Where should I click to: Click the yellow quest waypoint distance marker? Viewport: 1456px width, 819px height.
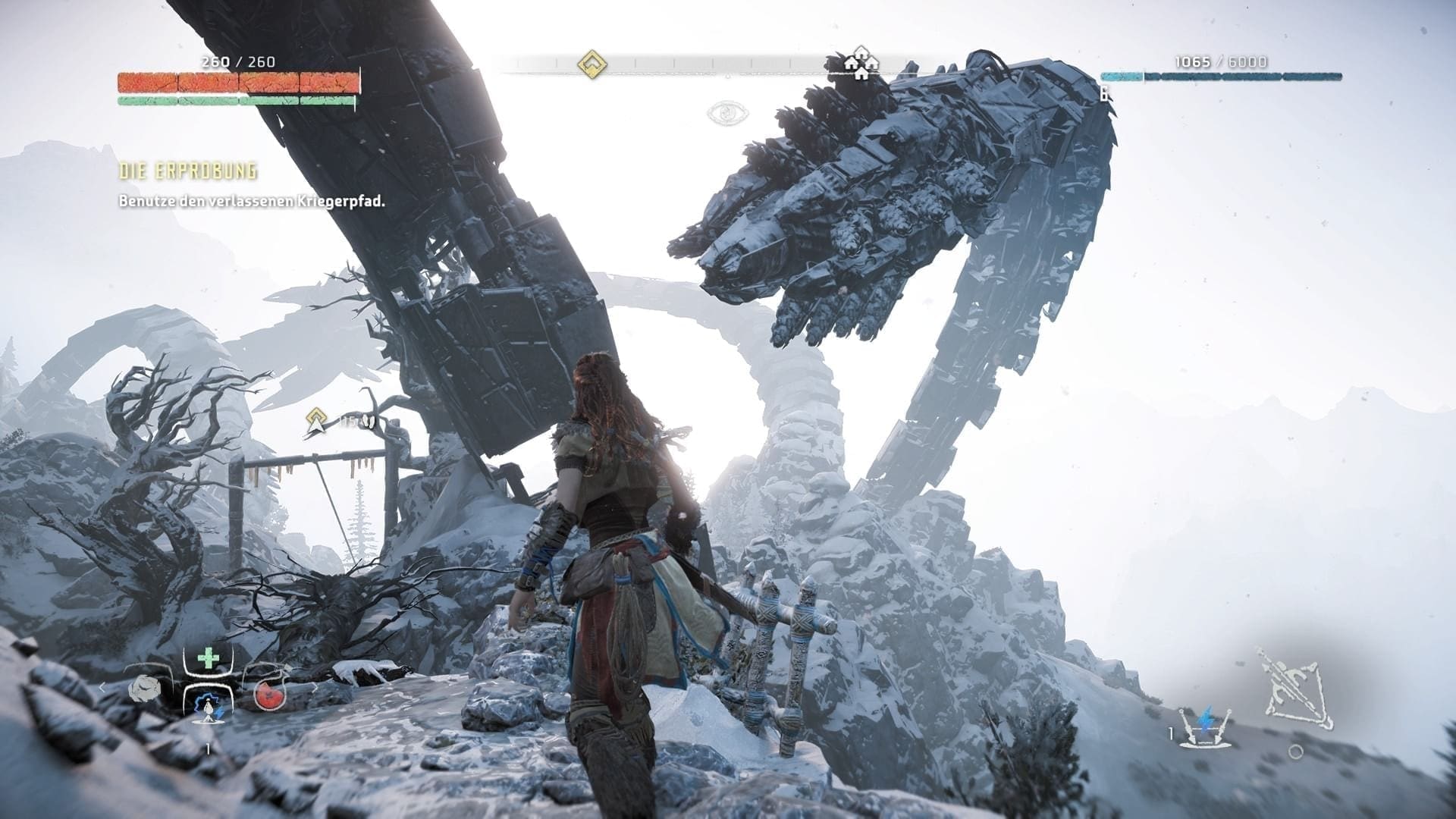point(317,420)
